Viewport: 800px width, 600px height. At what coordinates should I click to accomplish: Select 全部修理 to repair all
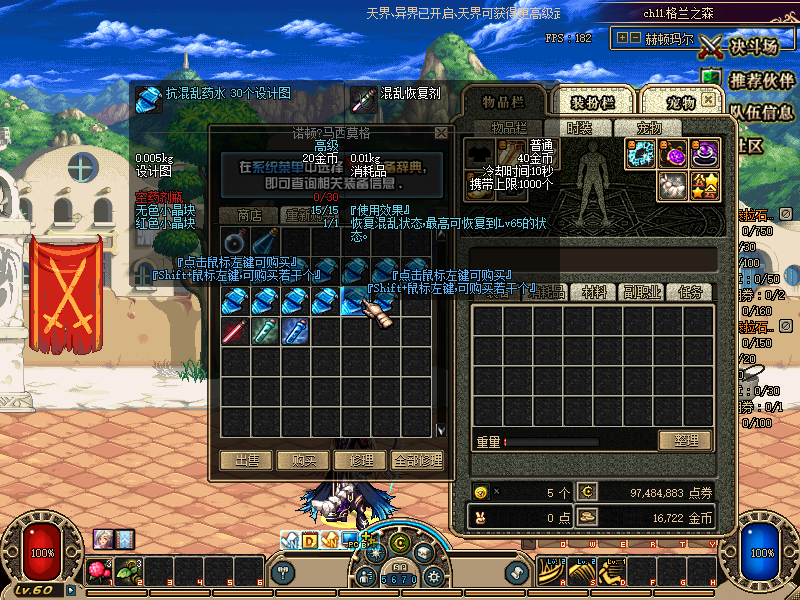(x=416, y=461)
